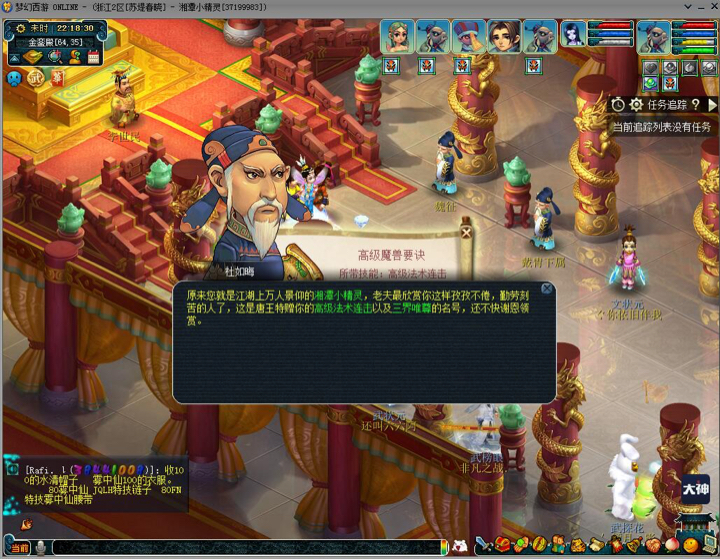Image resolution: width=720 pixels, height=560 pixels.
Task: Click the magnifier minimap search icon
Action: click(56, 58)
